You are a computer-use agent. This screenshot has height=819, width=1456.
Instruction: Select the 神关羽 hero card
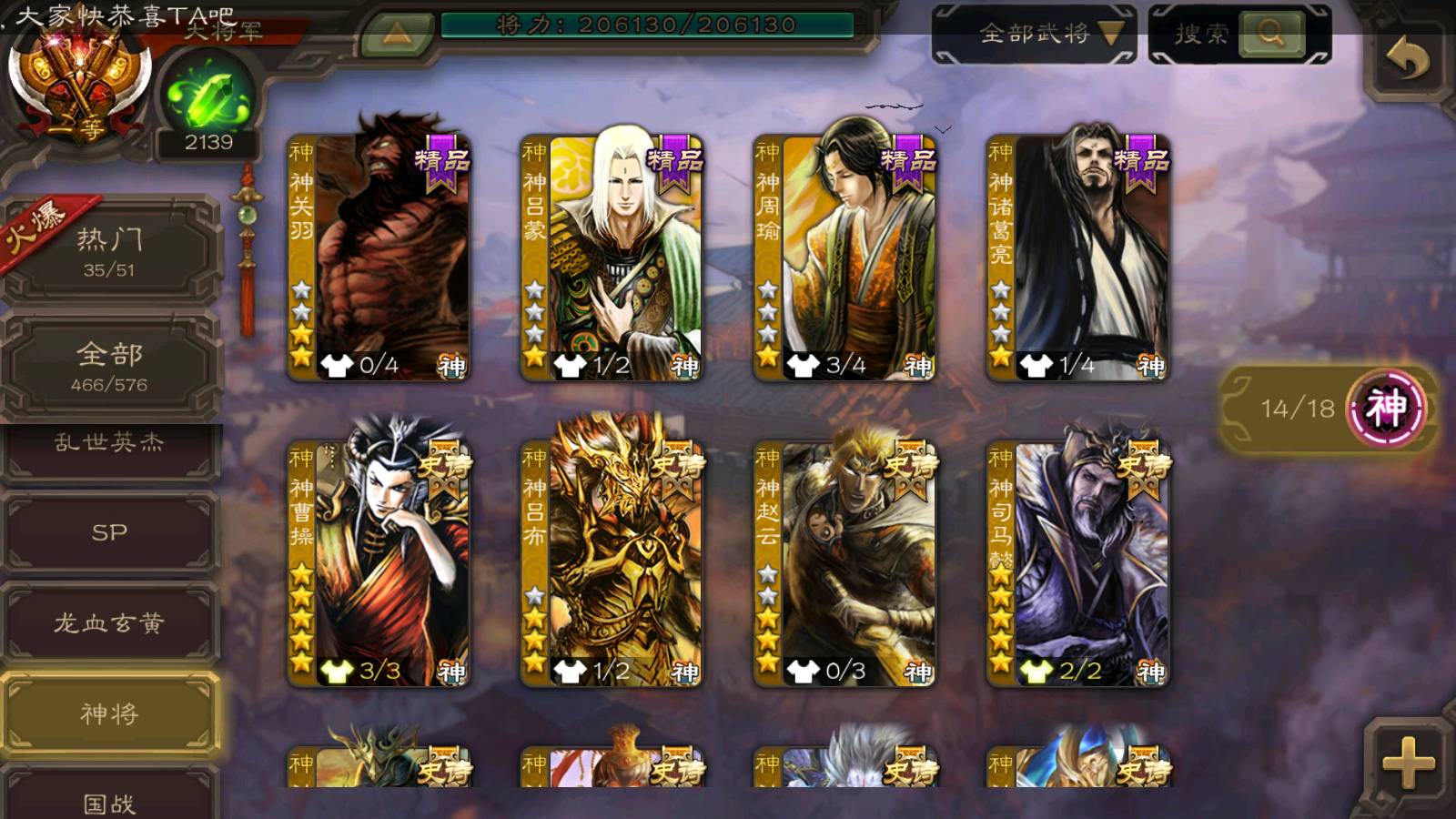coord(379,258)
